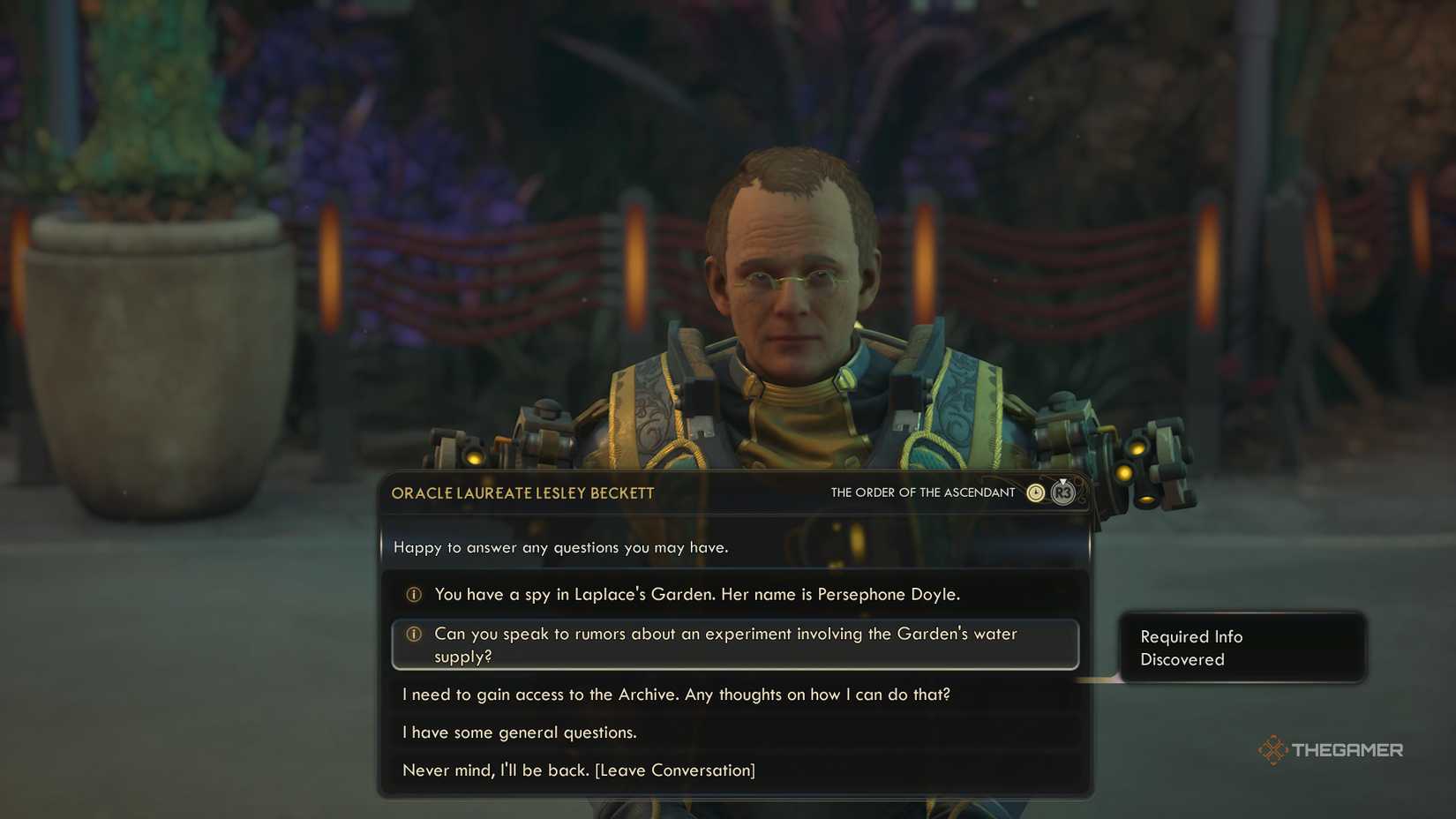Open the water supply rumors dialogue choice
1456x819 pixels.
(725, 644)
